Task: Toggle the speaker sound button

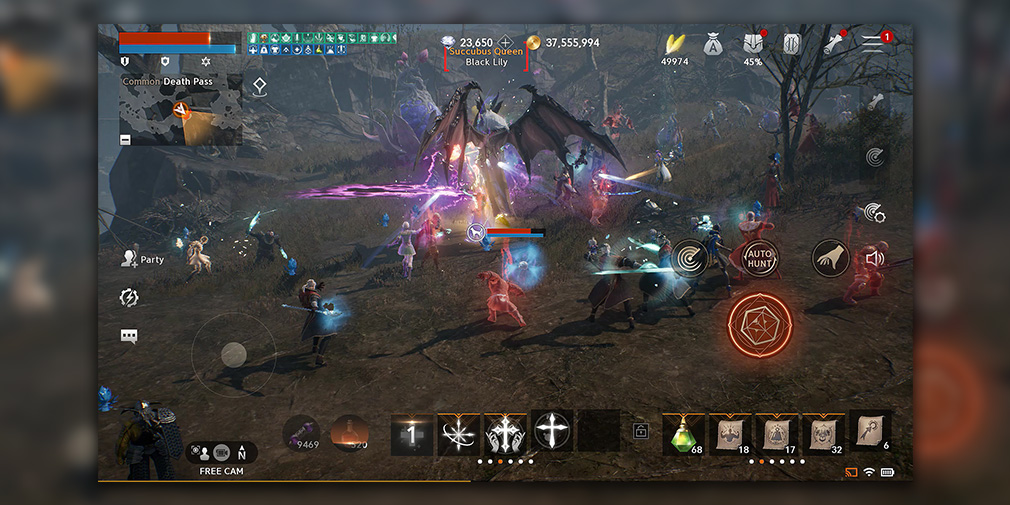Action: click(875, 258)
